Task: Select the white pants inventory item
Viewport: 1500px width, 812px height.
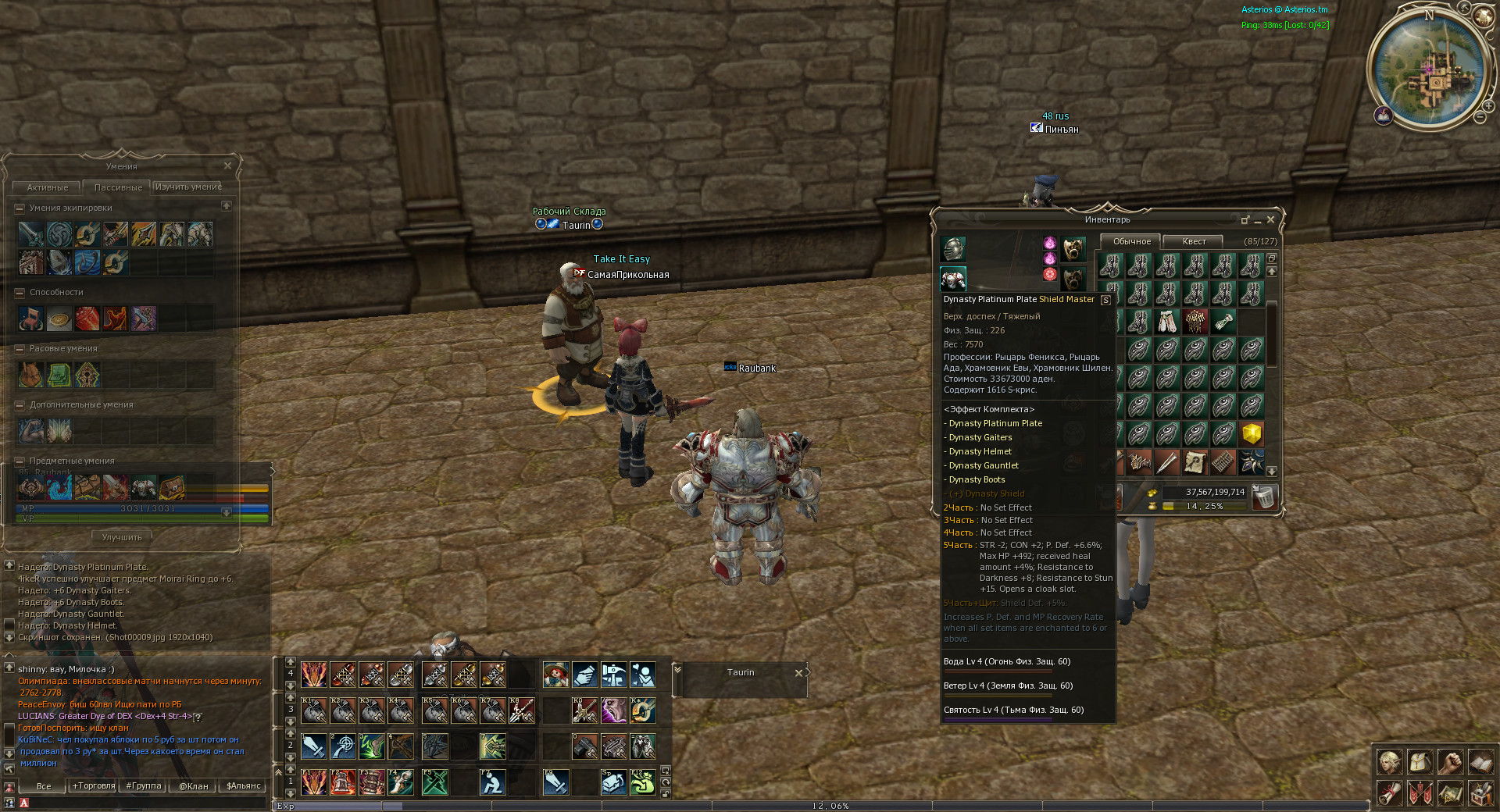Action: click(x=1166, y=321)
